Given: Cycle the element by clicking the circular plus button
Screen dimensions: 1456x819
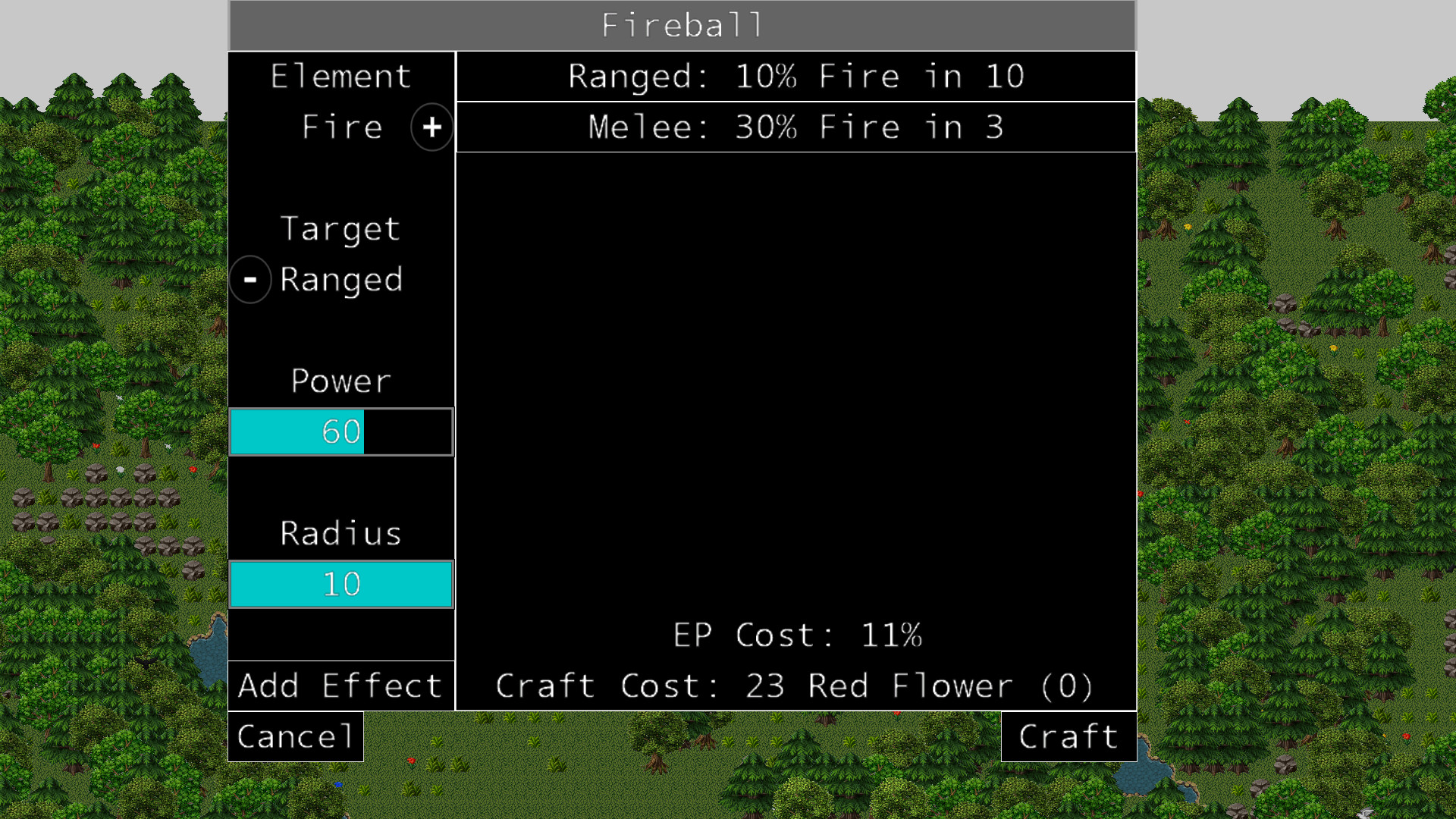Looking at the screenshot, I should [x=431, y=127].
